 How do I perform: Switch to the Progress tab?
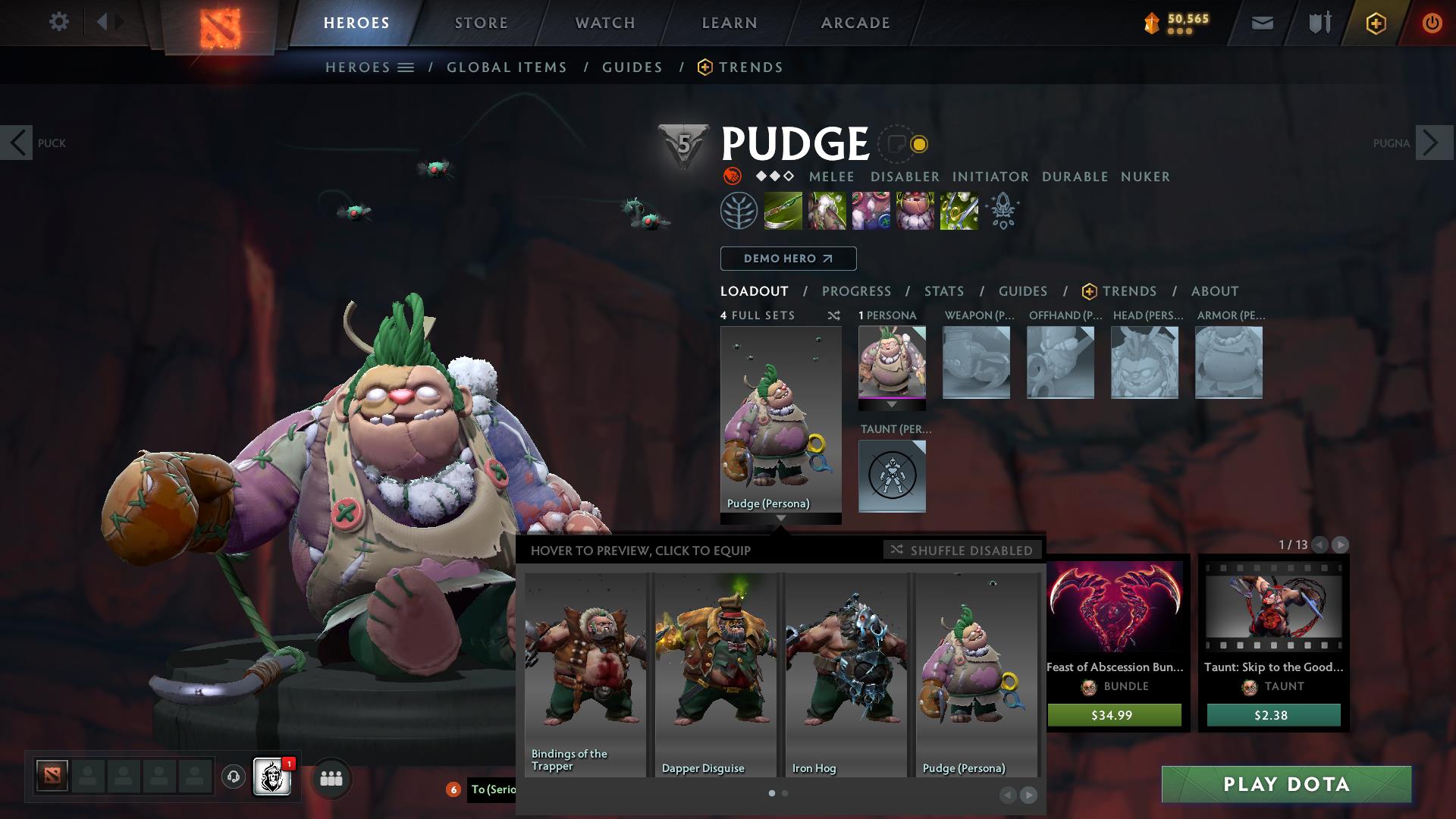click(x=856, y=290)
